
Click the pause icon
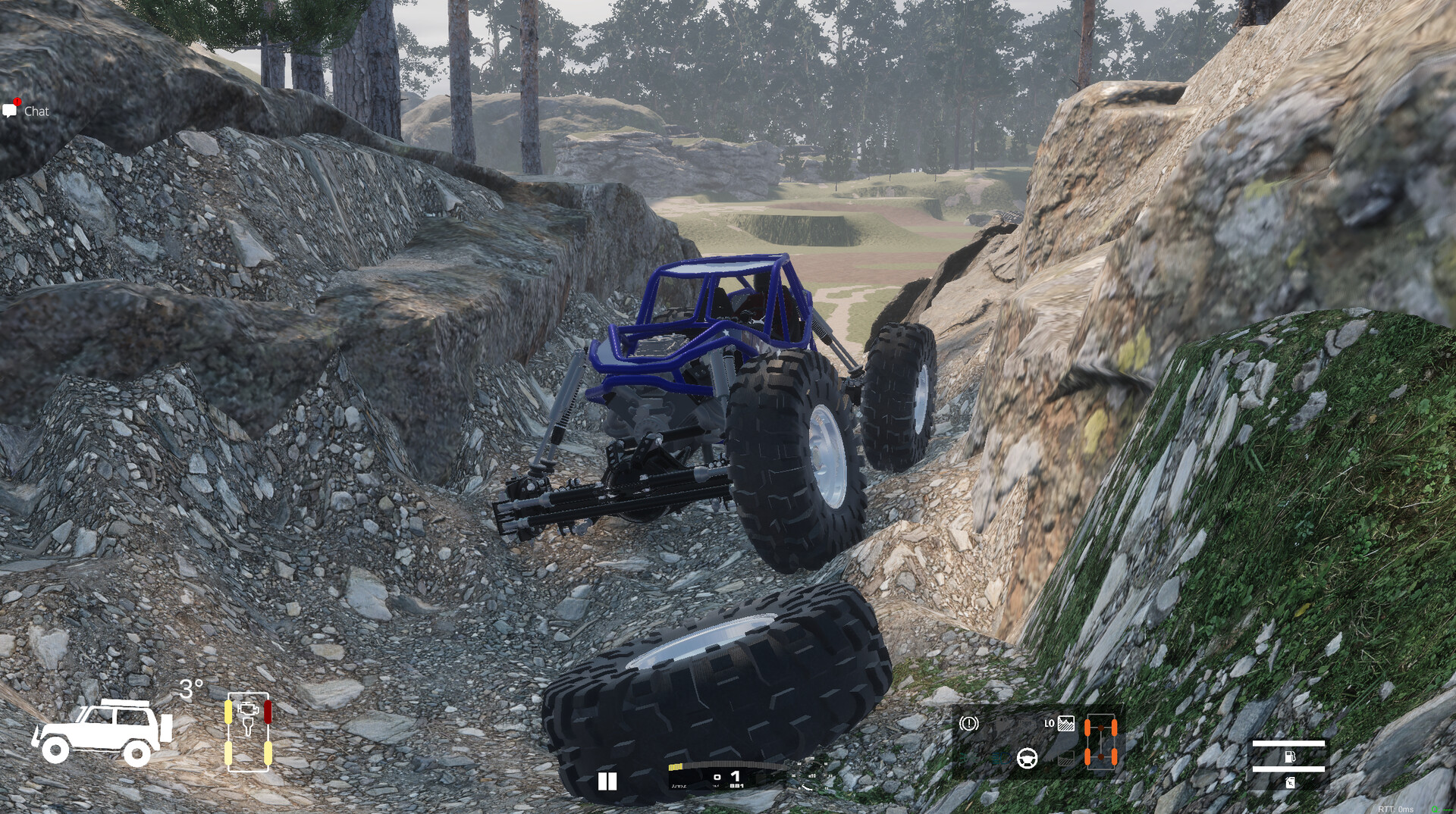tap(607, 781)
